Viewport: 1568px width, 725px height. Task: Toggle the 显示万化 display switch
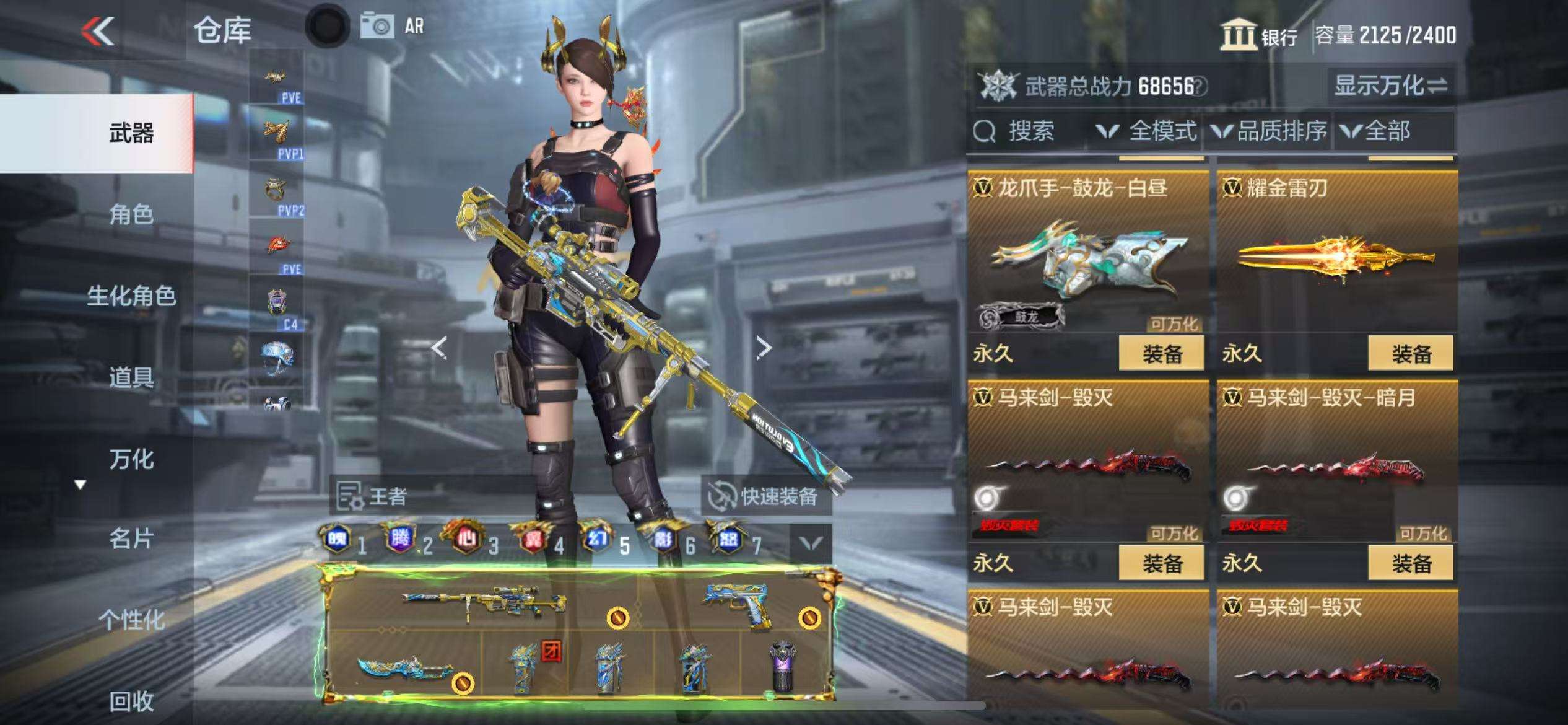tap(1390, 86)
